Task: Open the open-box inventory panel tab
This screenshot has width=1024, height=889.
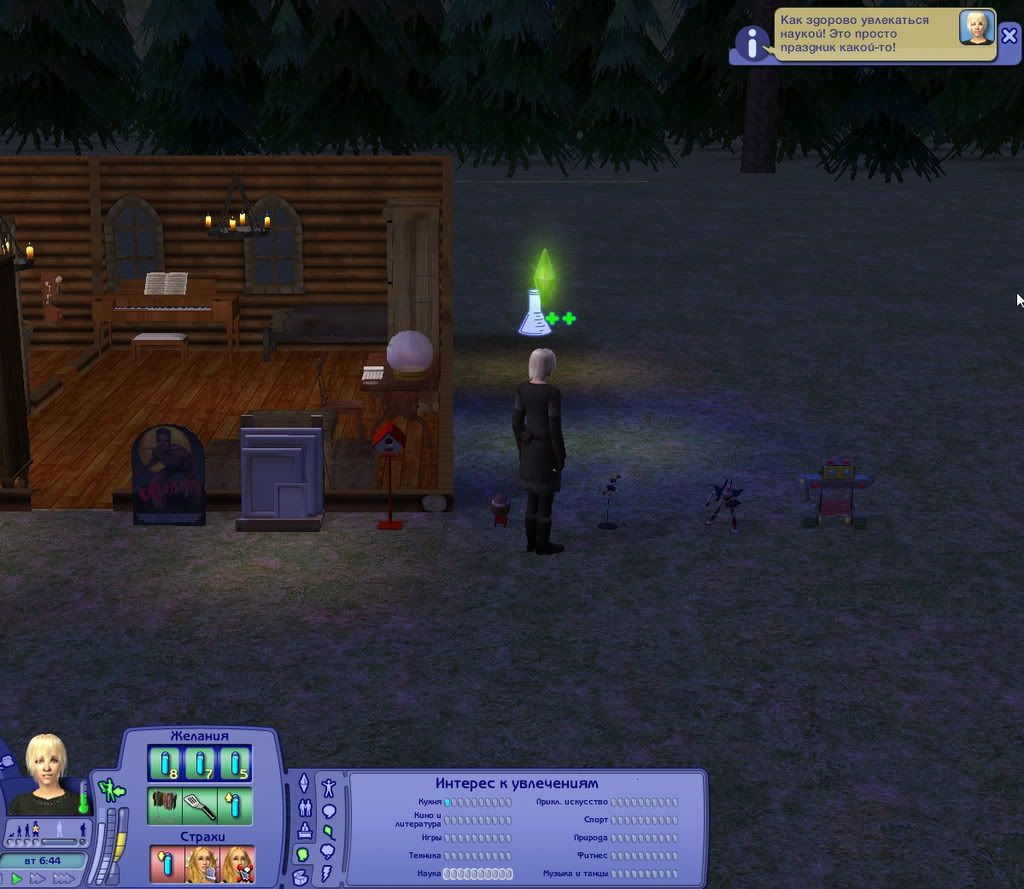Action: [301, 877]
